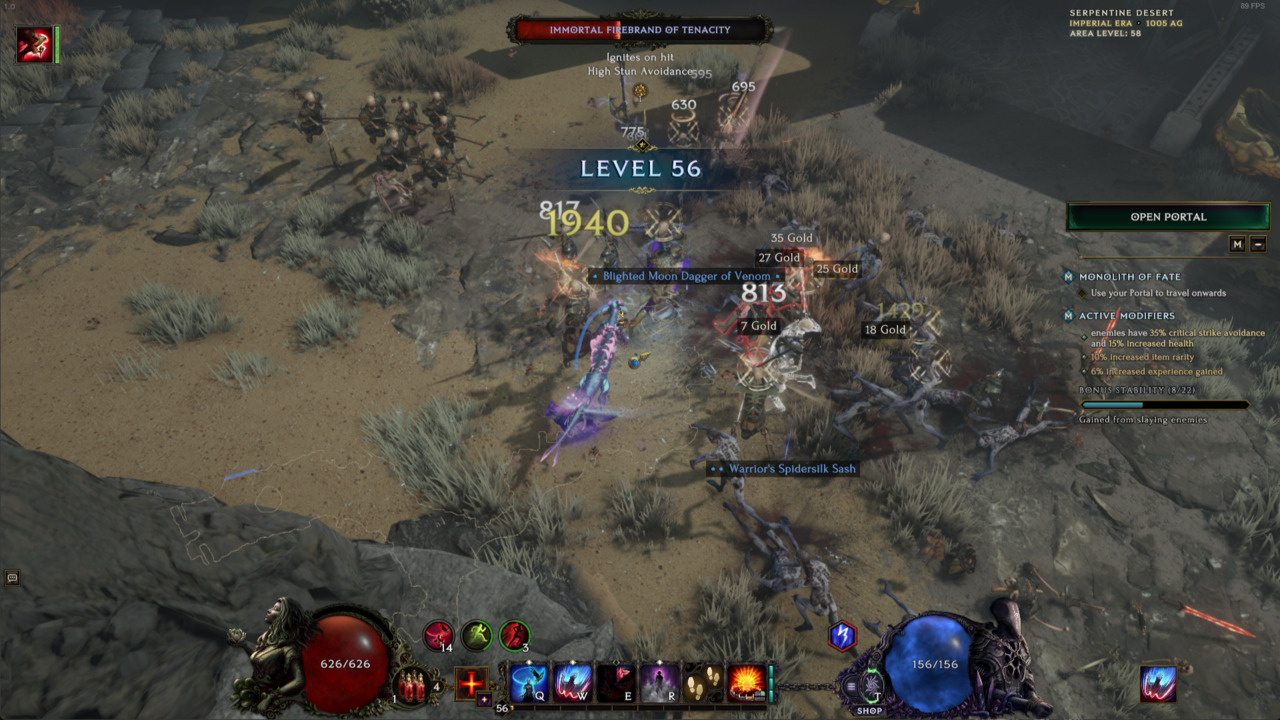This screenshot has height=720, width=1280.
Task: Open the map with the M button
Action: (1237, 244)
